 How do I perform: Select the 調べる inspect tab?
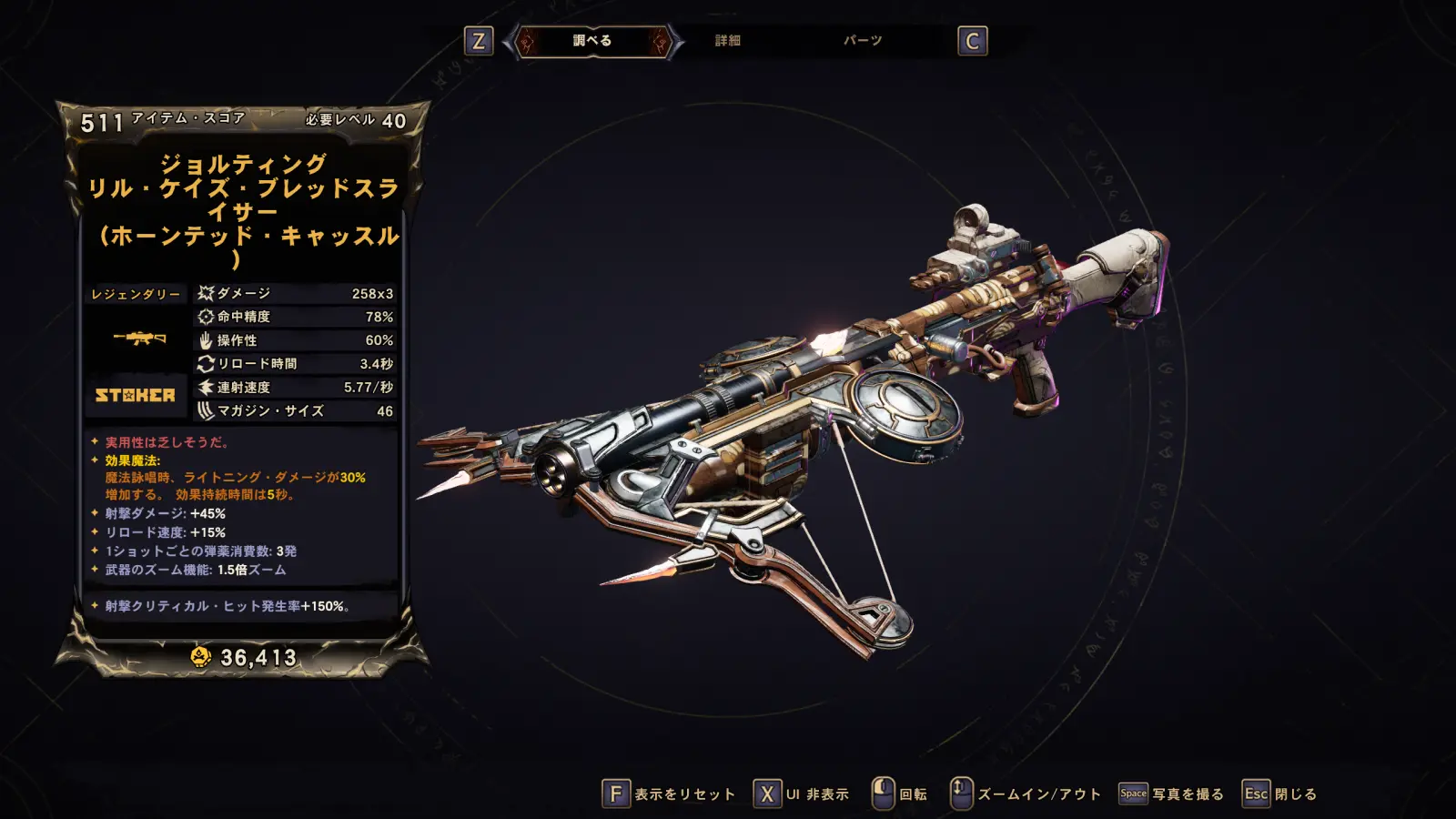pos(592,41)
